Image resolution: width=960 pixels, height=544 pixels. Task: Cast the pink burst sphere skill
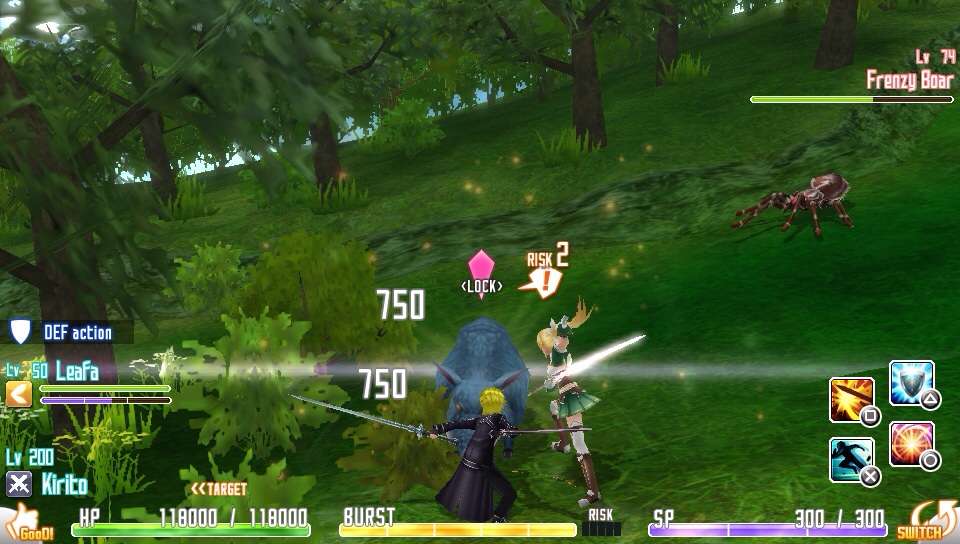910,443
